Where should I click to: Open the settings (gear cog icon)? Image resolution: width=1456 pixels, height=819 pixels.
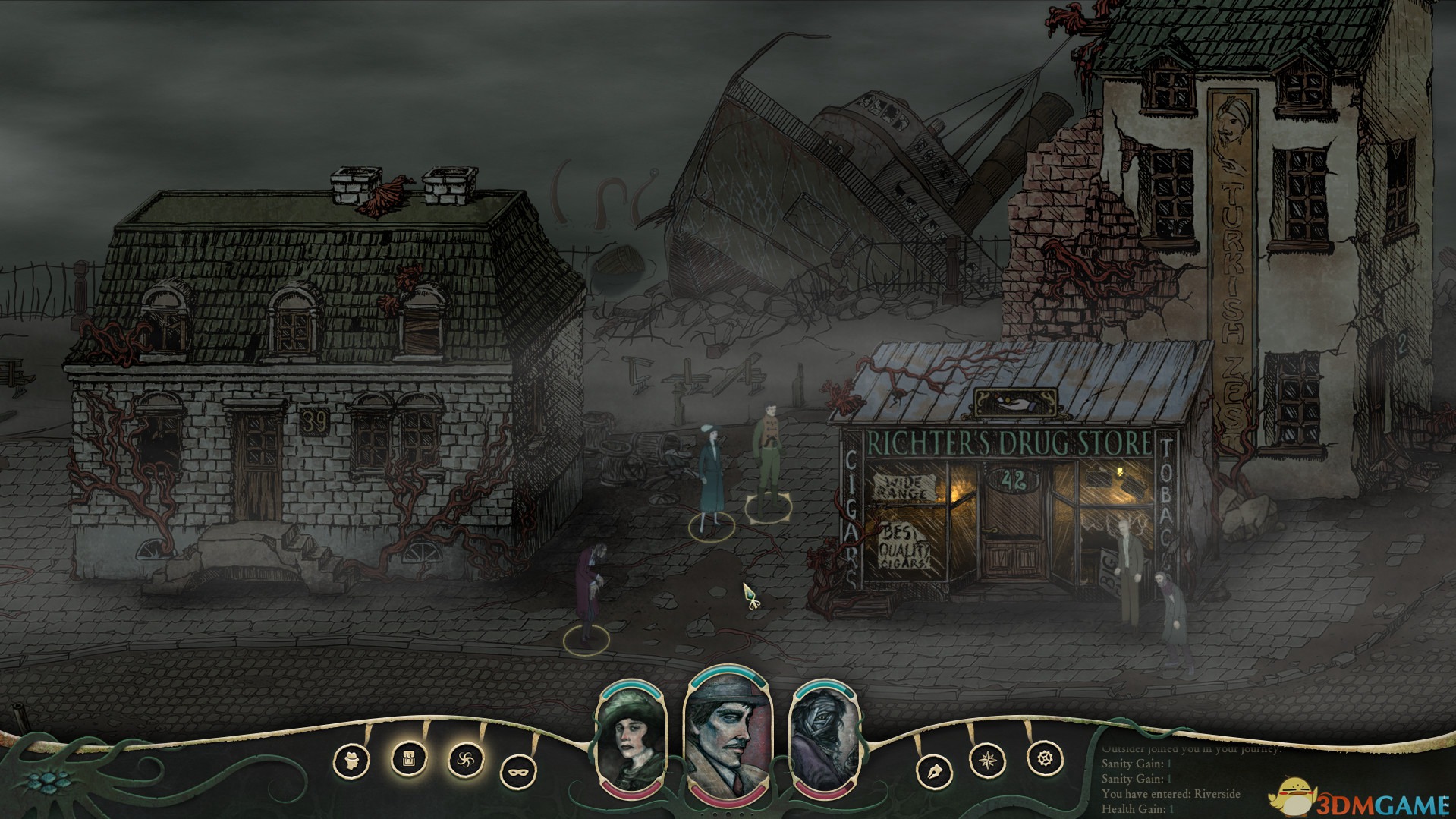(1045, 758)
